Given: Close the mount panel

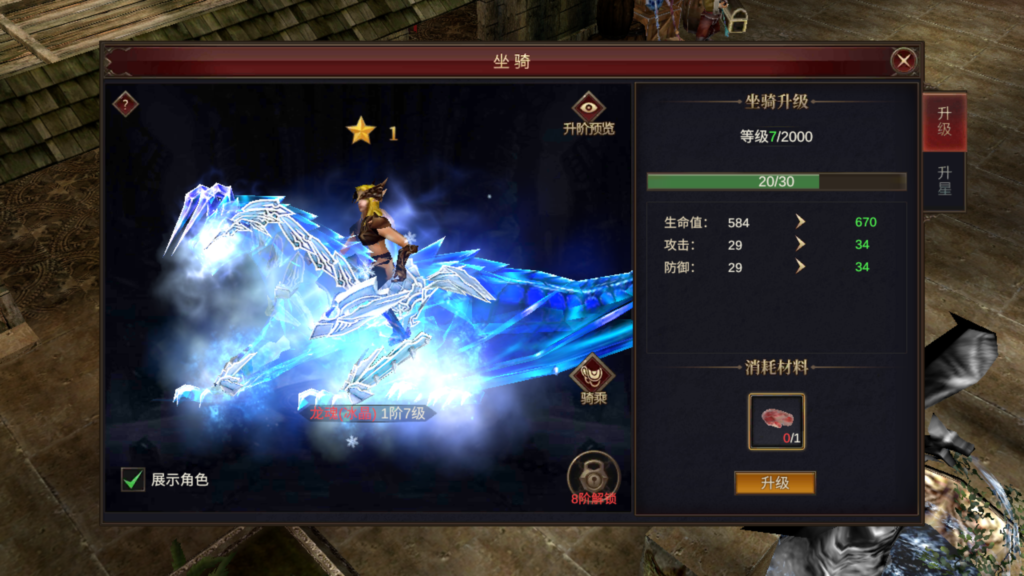Looking at the screenshot, I should point(904,61).
